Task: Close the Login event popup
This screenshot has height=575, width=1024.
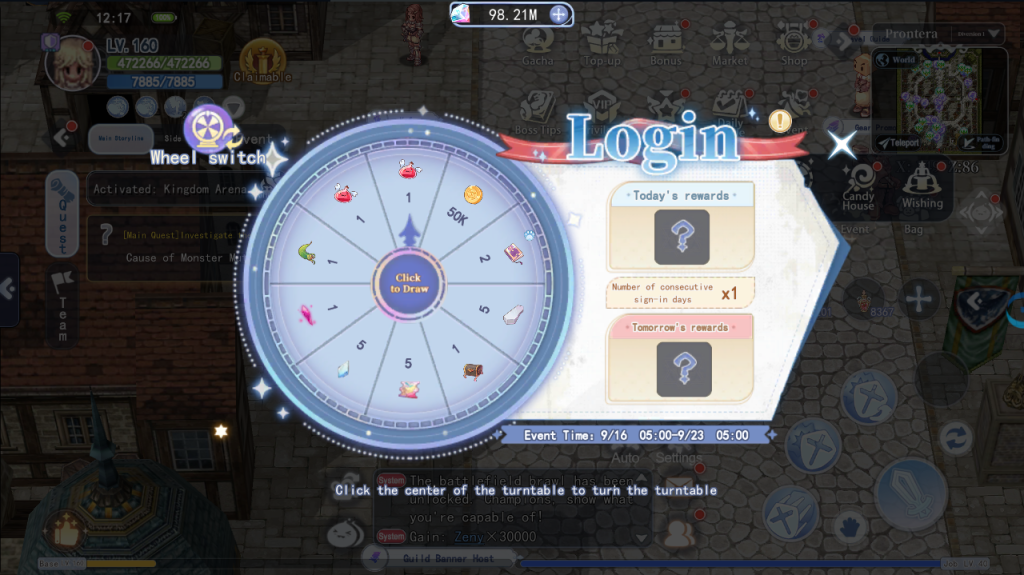Action: (842, 145)
